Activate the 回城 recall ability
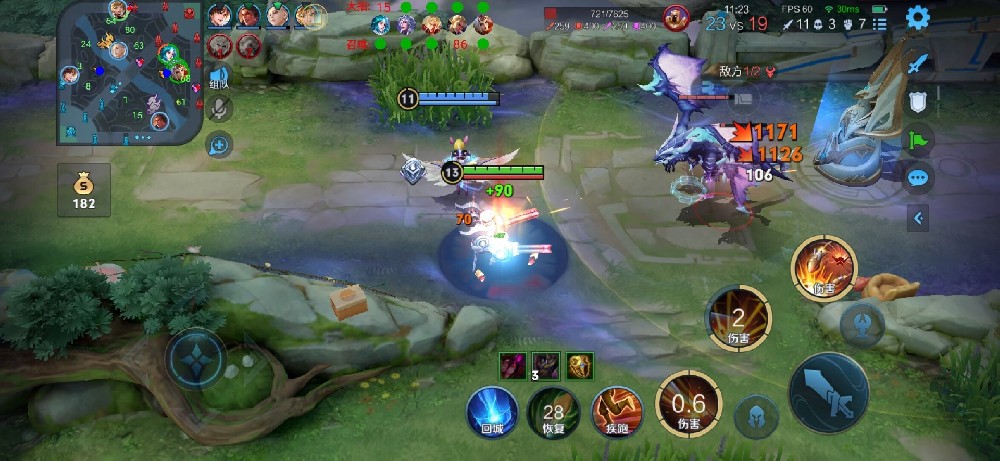Viewport: 1000px width, 461px height. point(492,412)
